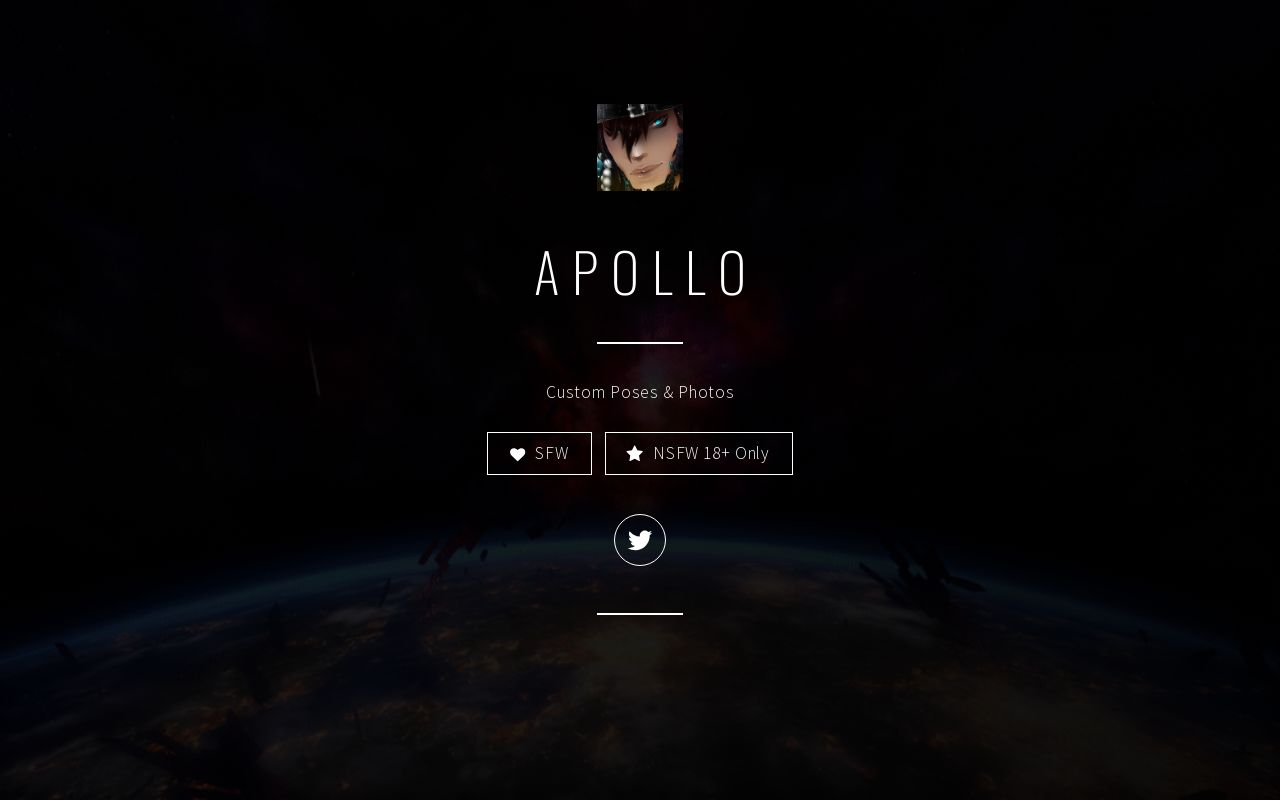Click Apollo's profile avatar image
Viewport: 1280px width, 800px height.
coord(640,147)
